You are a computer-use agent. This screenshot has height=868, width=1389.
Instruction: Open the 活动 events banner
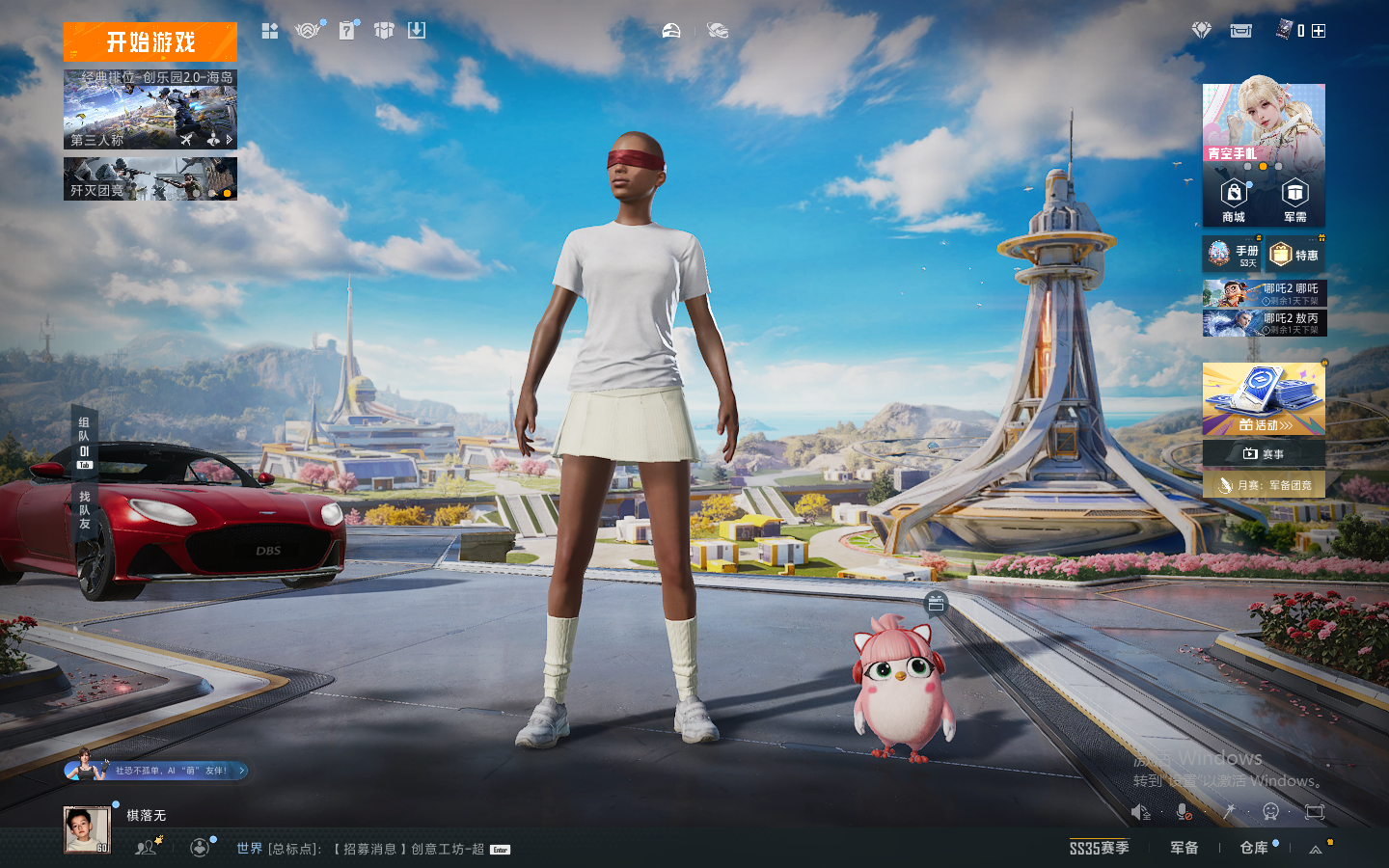click(x=1264, y=399)
